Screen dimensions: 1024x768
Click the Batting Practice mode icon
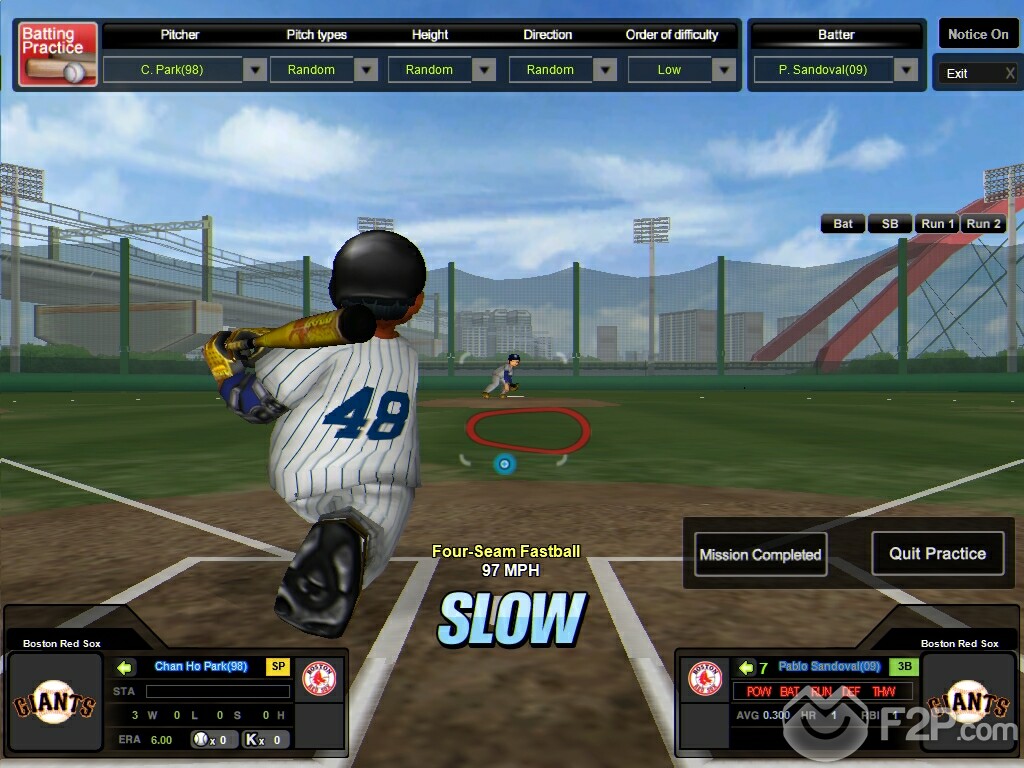58,54
